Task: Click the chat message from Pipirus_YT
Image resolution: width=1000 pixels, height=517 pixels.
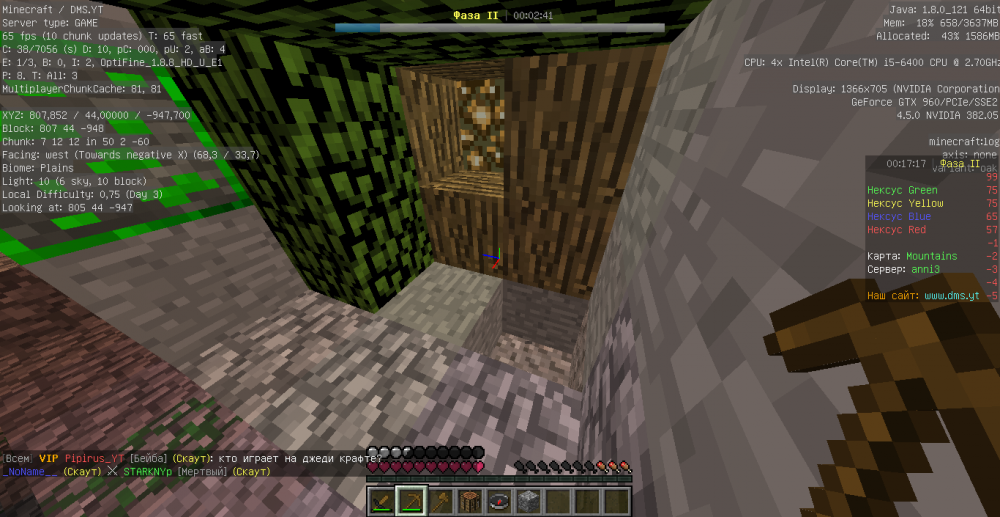Action: point(190,457)
